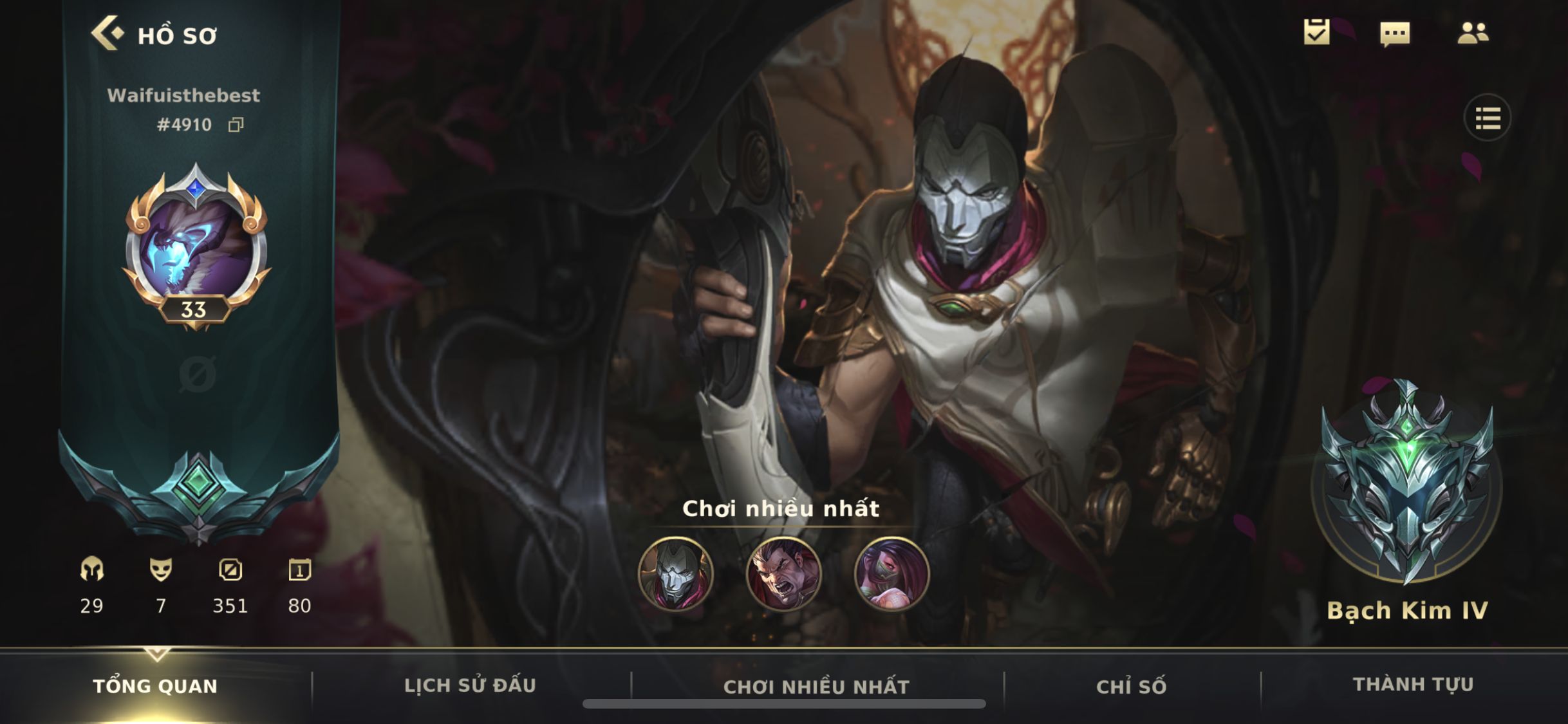Viewport: 1568px width, 724px height.
Task: View the Bạch Kim IV rank emblem
Action: pos(1407,483)
